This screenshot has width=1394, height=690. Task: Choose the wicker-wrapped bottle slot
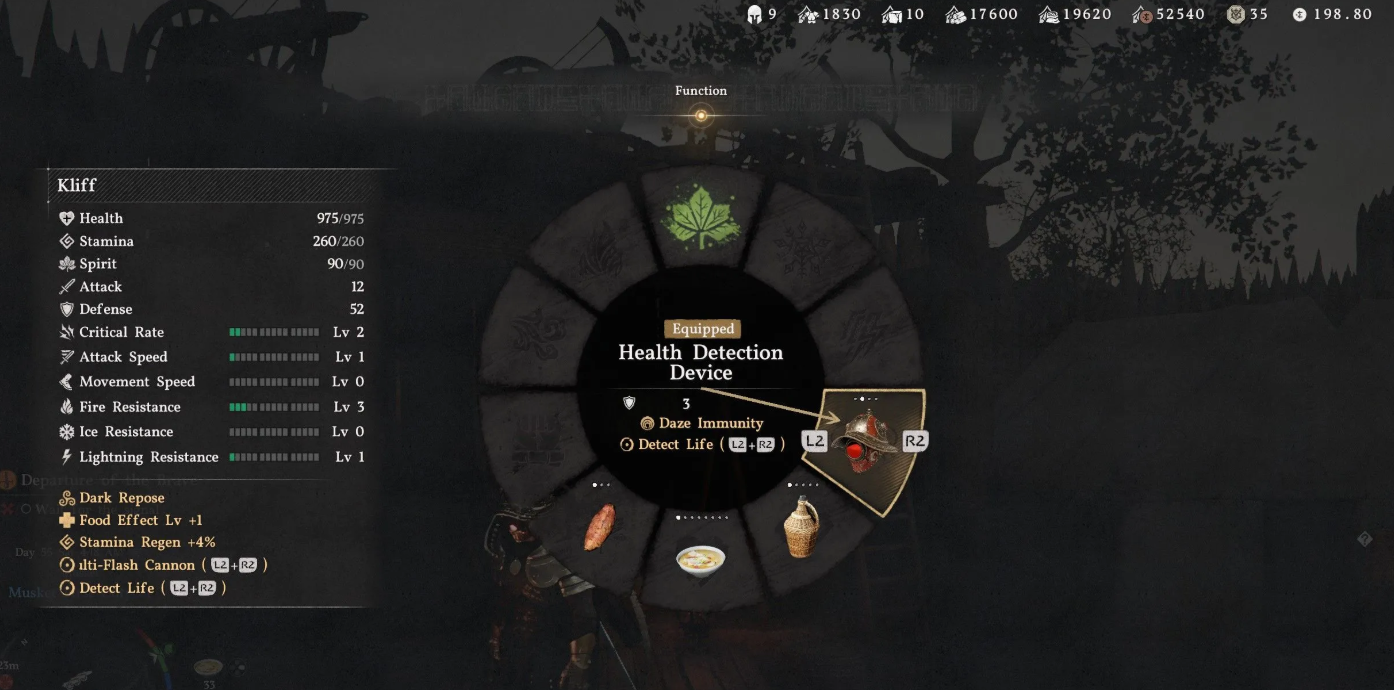pos(801,528)
